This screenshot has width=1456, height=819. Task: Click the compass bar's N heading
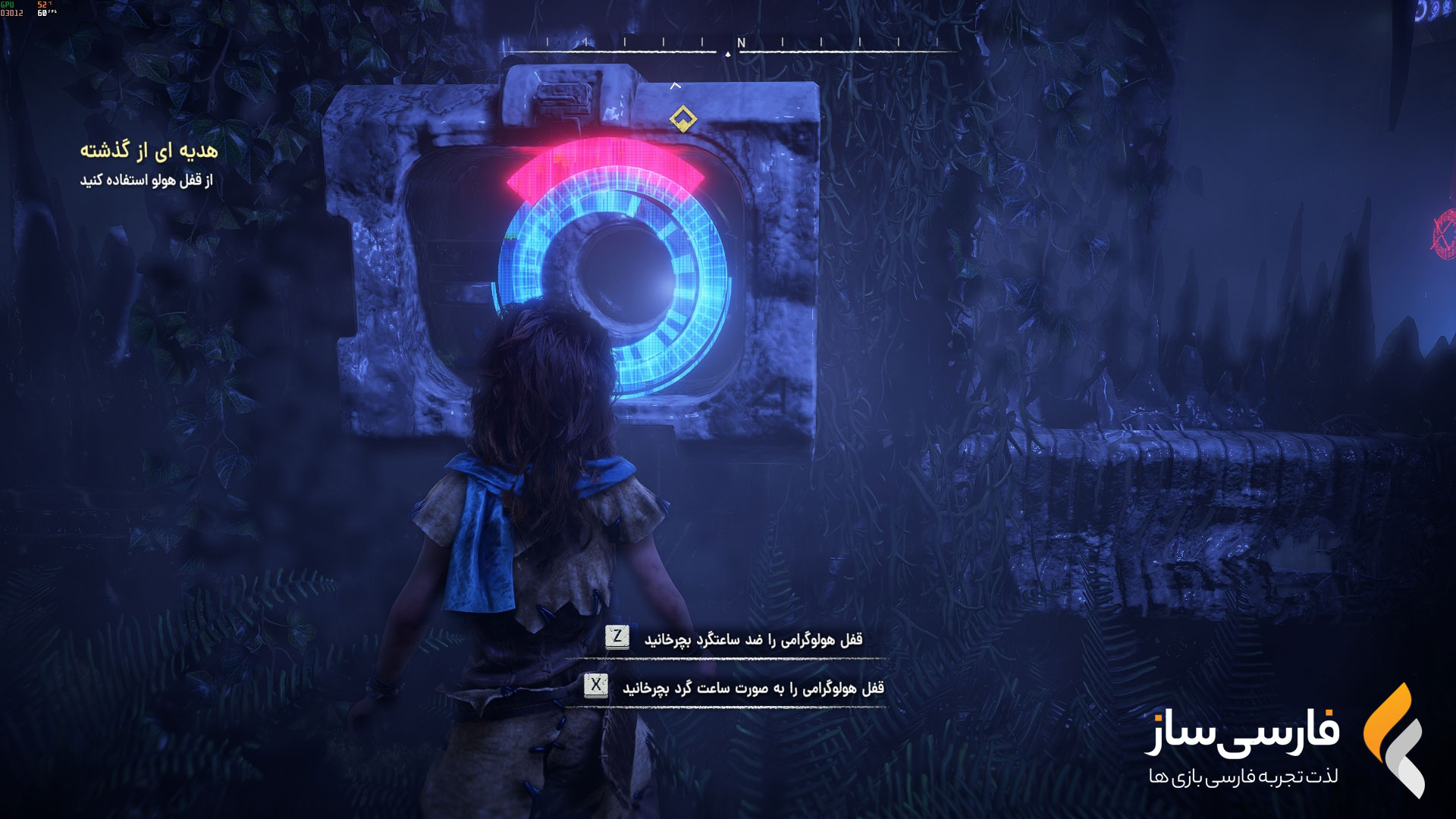click(x=741, y=43)
